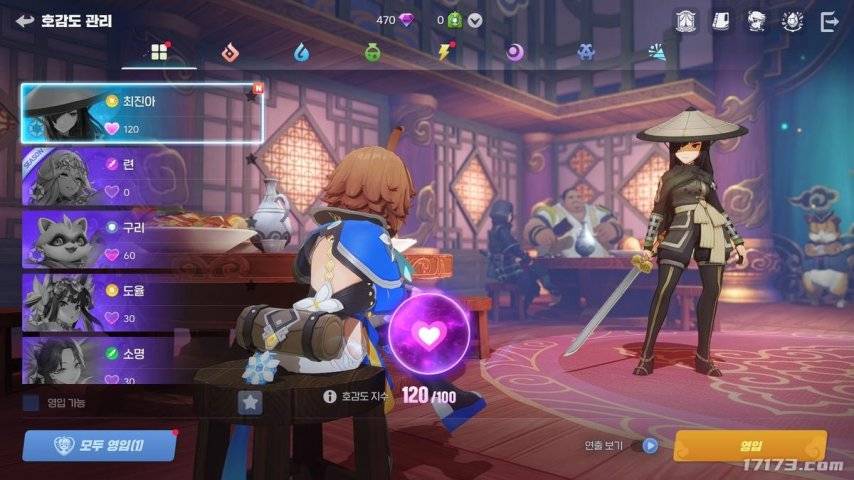Select 최진아 in the character list
Viewport: 854px width, 480px height.
point(142,113)
